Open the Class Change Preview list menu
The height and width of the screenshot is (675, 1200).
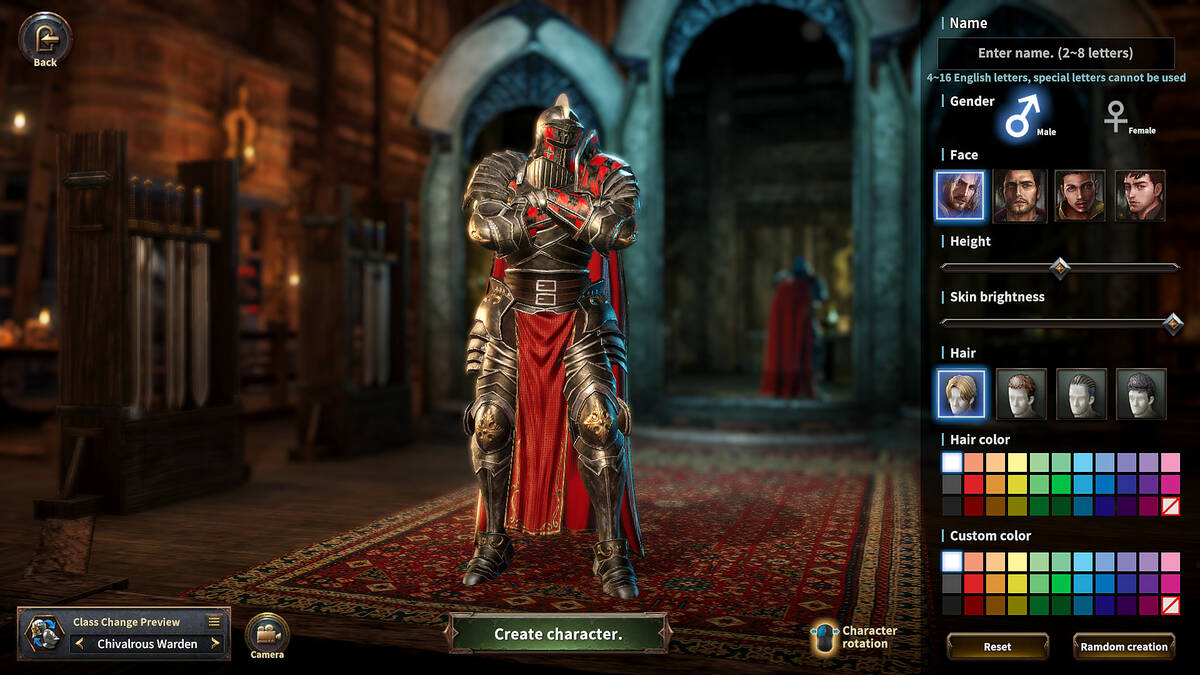214,621
